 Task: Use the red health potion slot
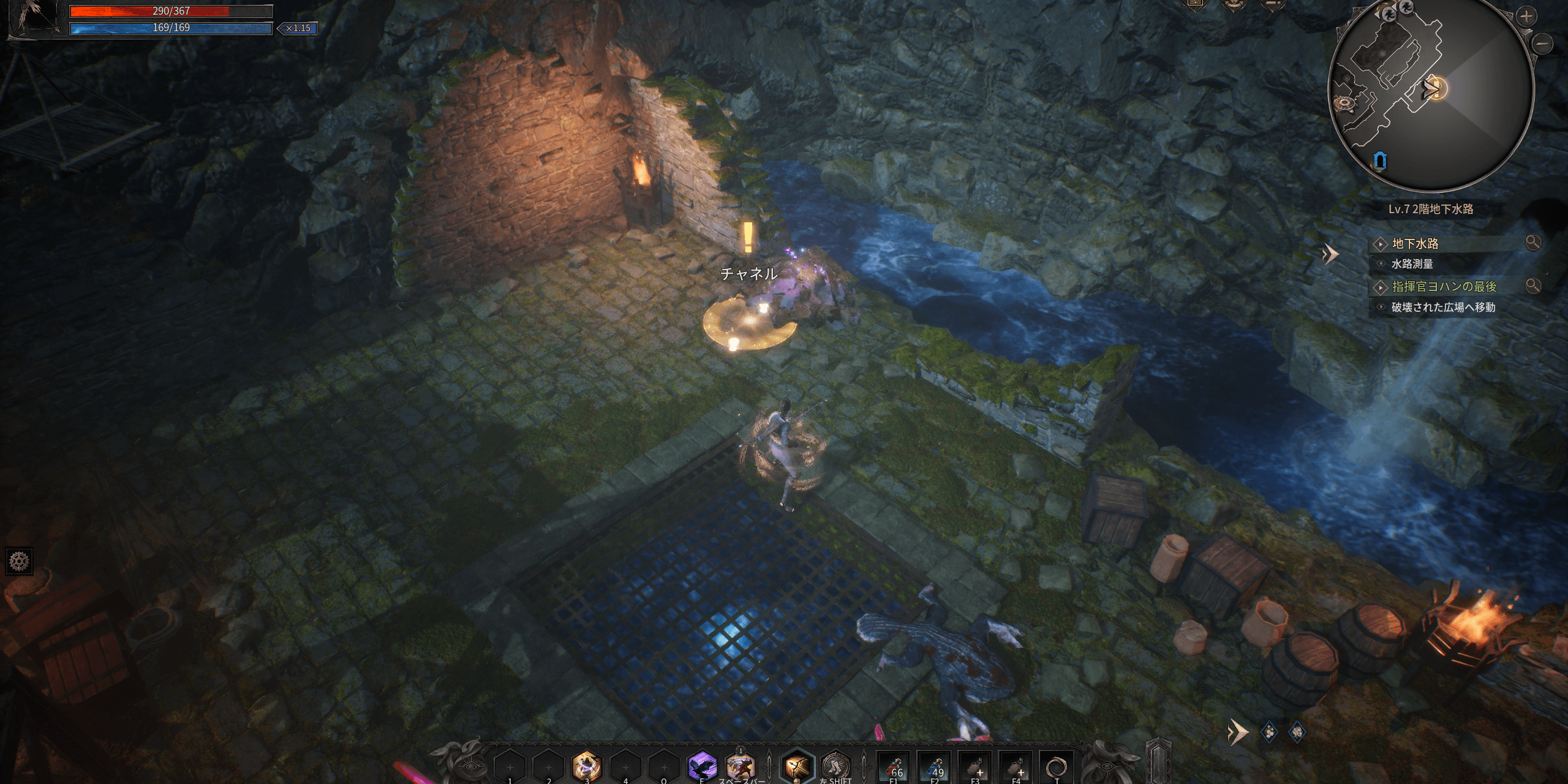tap(894, 767)
